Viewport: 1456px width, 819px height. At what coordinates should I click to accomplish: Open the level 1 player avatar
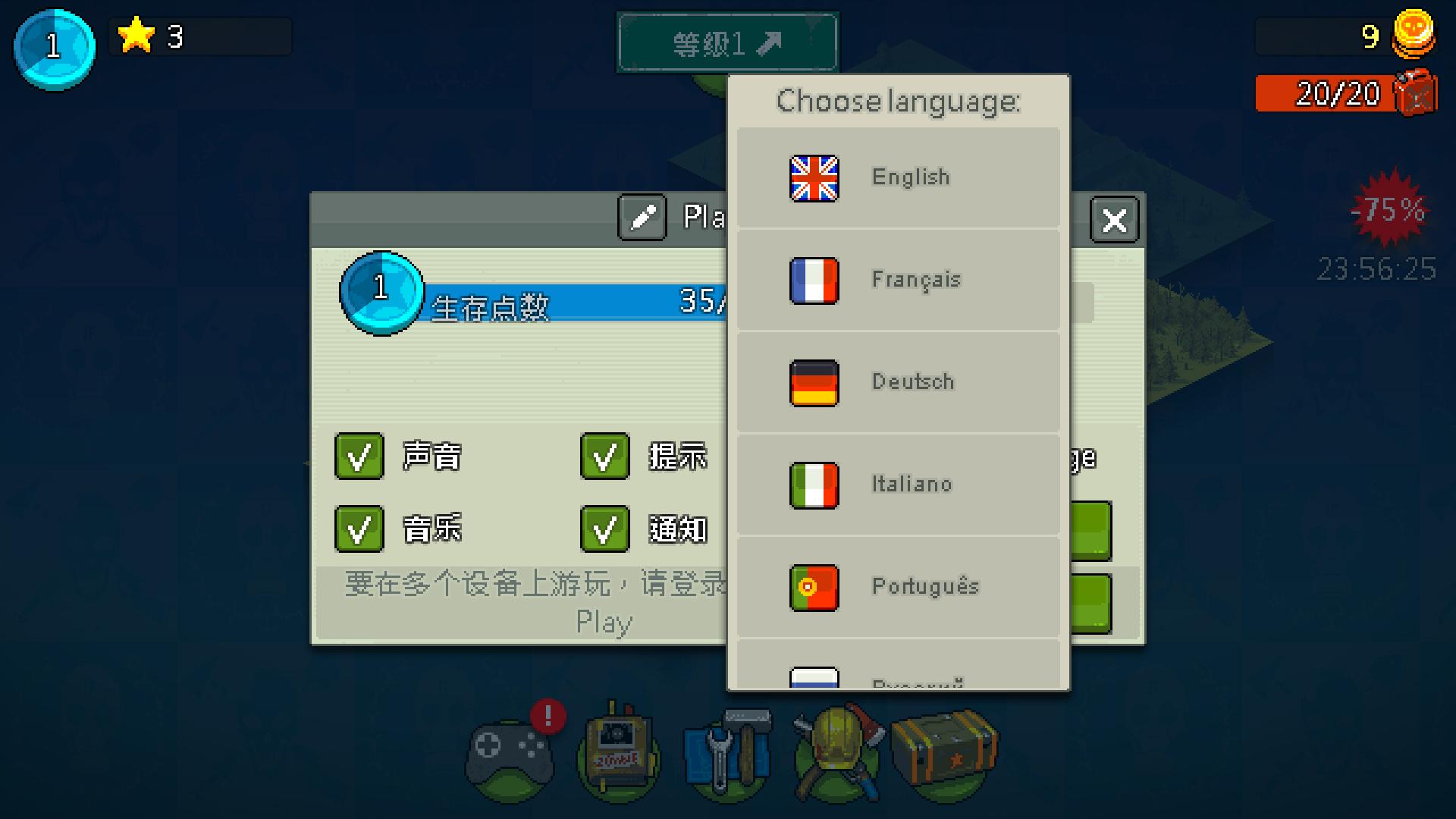coord(53,47)
